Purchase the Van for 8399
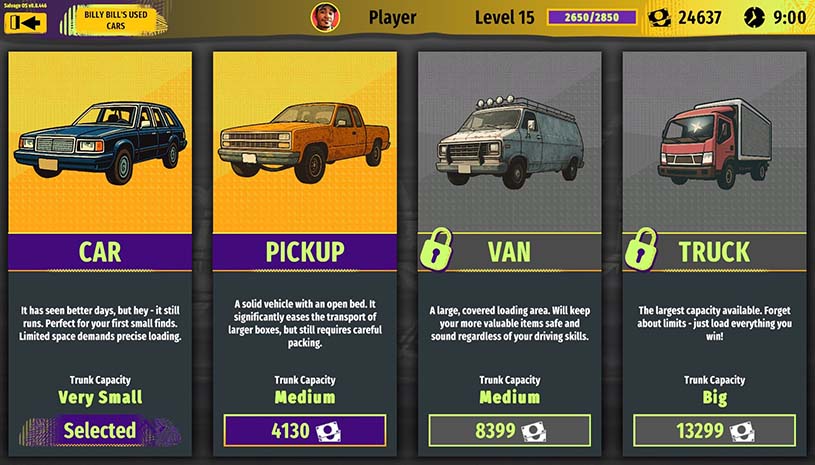 click(509, 431)
